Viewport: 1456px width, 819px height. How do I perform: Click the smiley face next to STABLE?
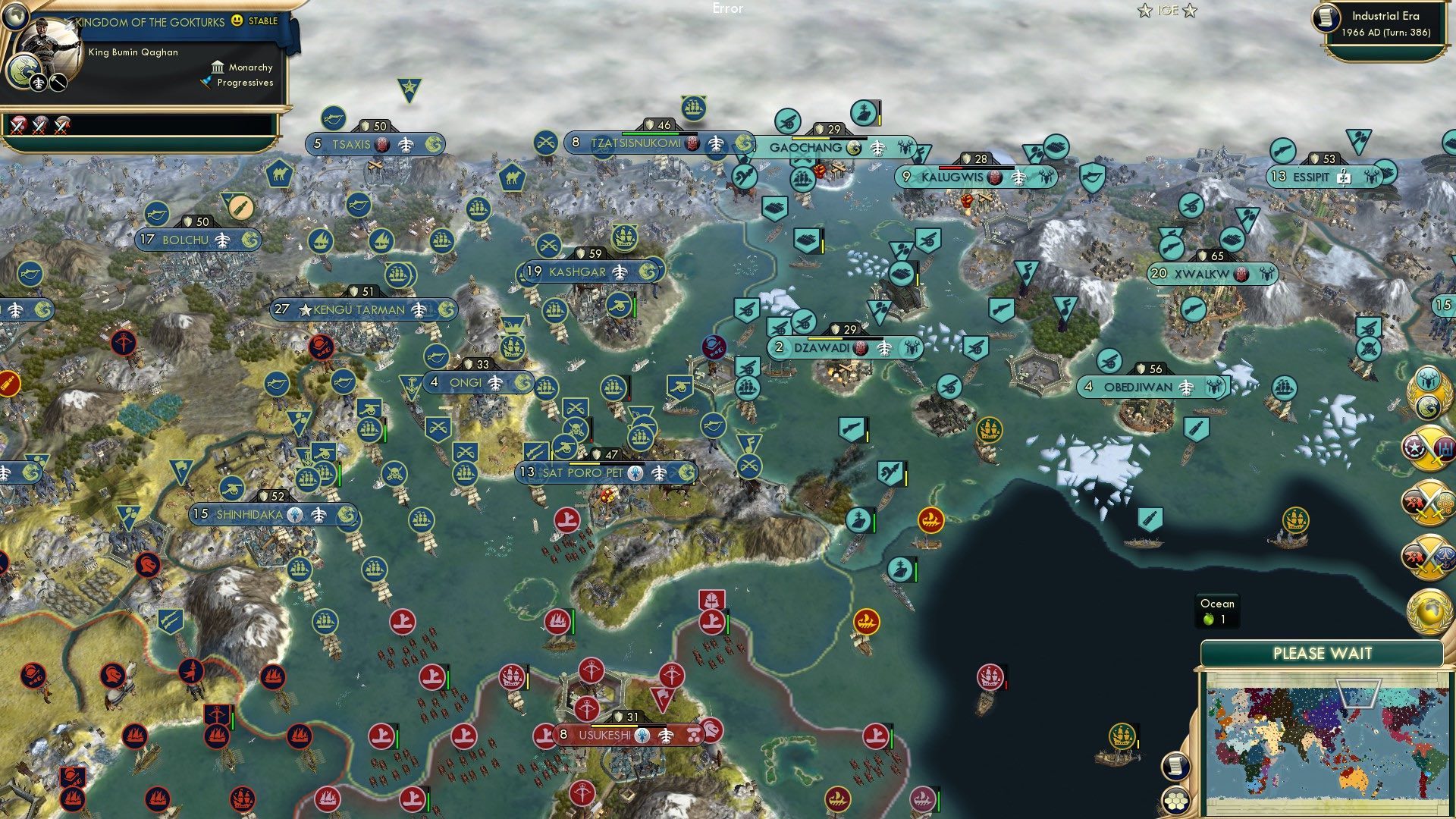(x=236, y=22)
